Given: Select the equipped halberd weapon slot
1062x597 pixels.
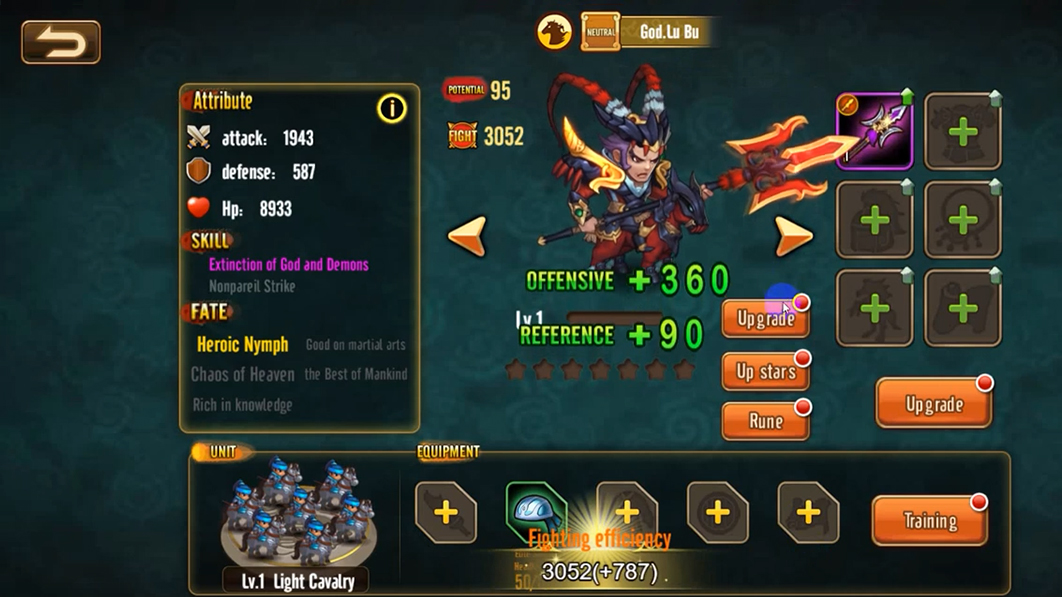Looking at the screenshot, I should [874, 131].
